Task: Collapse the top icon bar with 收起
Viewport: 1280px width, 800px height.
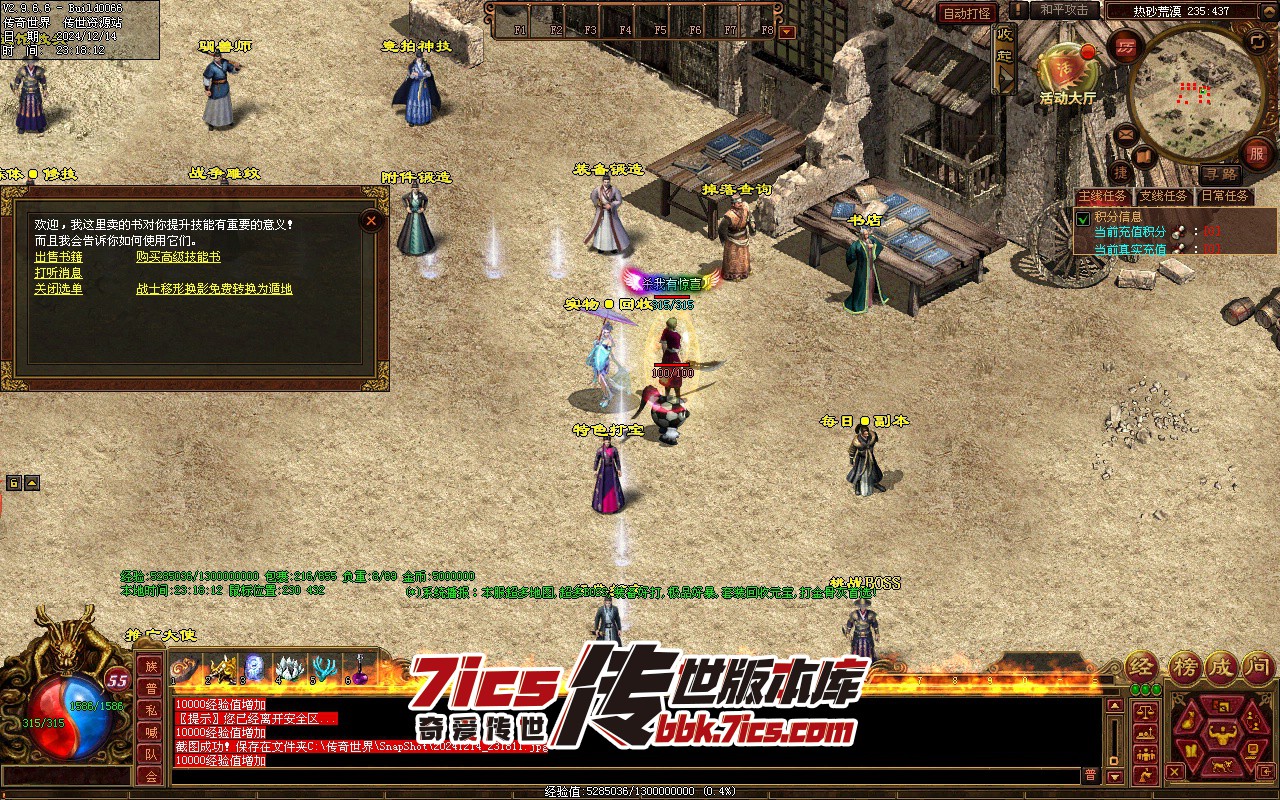Action: coord(1005,57)
